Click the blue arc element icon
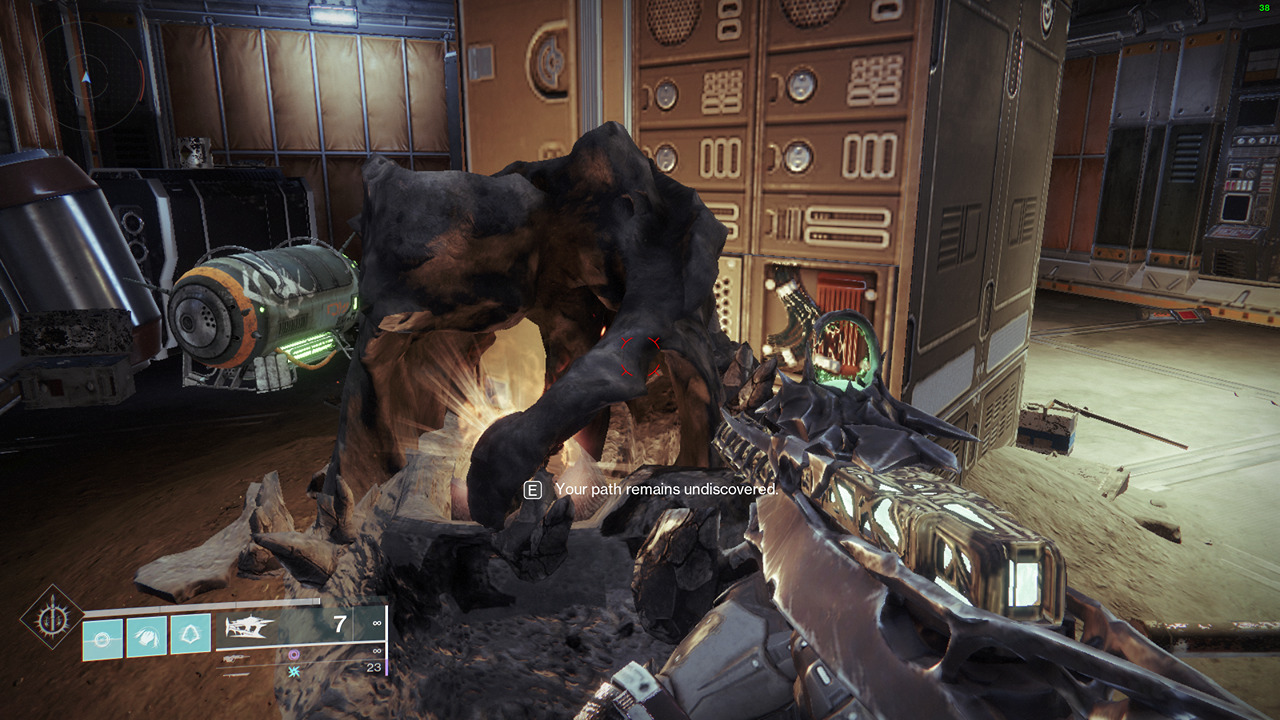 click(294, 673)
